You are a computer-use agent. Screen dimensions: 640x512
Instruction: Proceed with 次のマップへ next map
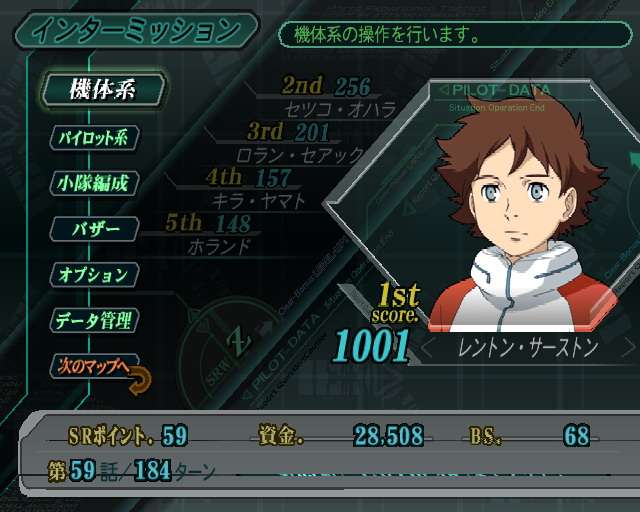pos(92,365)
